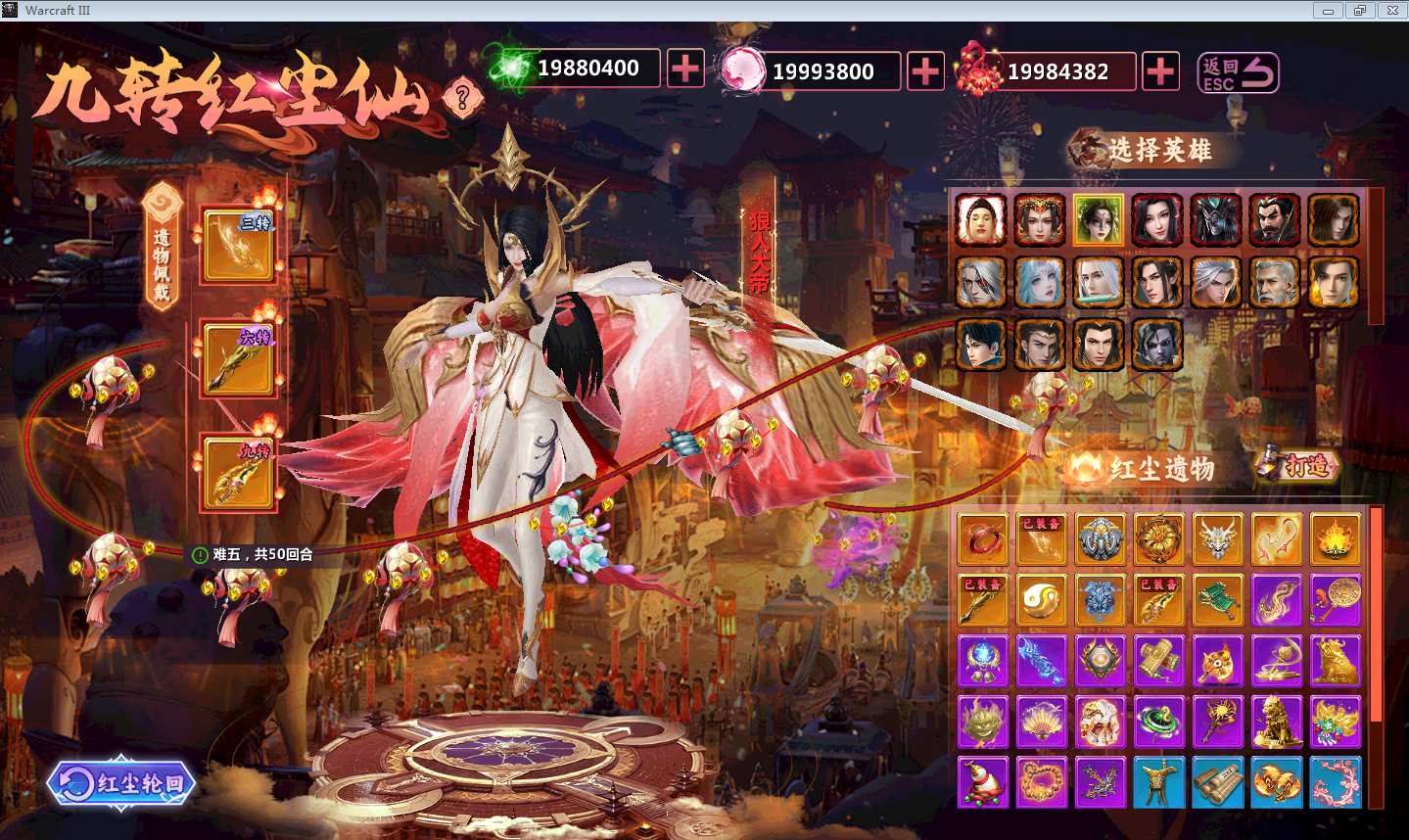
Task: Activate the 红尘轮回 button
Action: click(121, 782)
